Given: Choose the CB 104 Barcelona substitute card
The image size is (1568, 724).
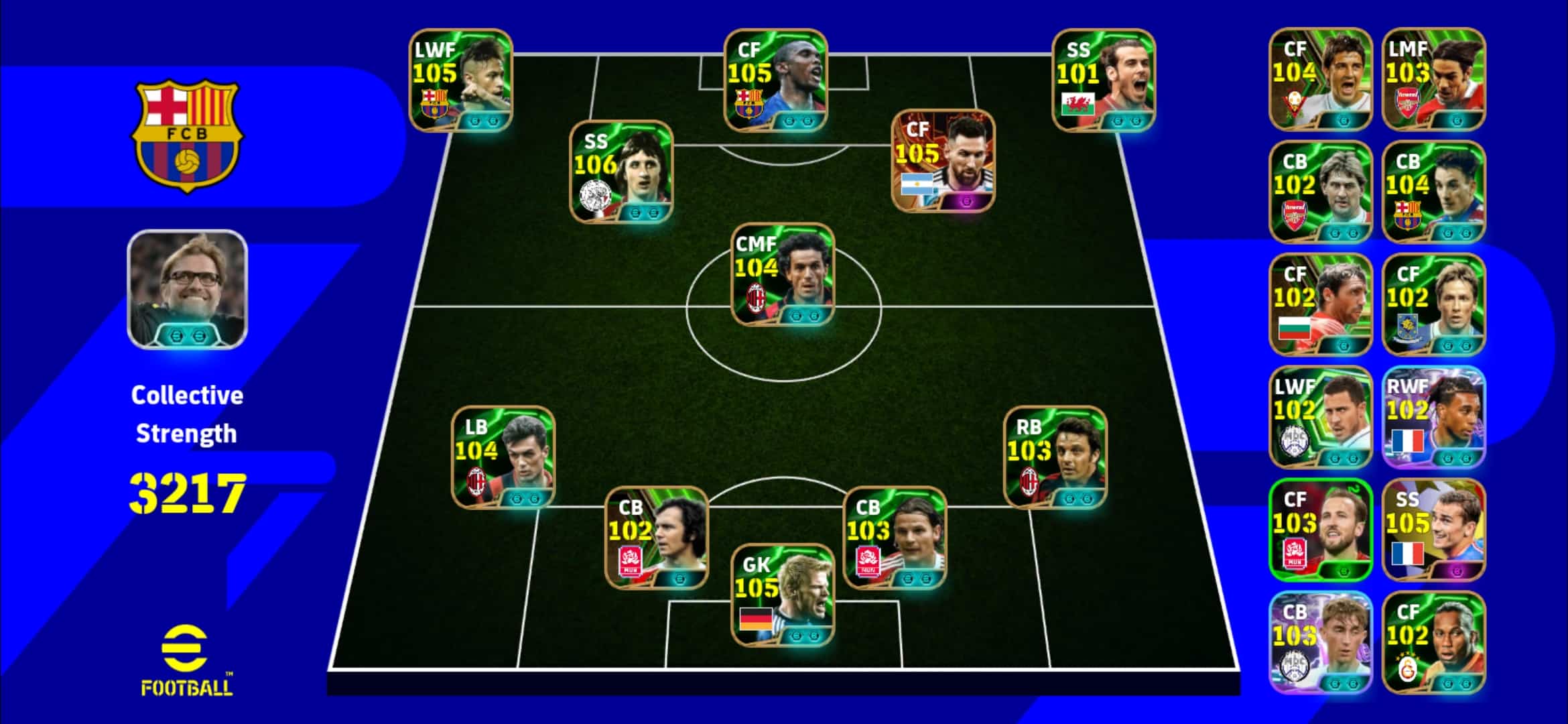Looking at the screenshot, I should pos(1433,192).
